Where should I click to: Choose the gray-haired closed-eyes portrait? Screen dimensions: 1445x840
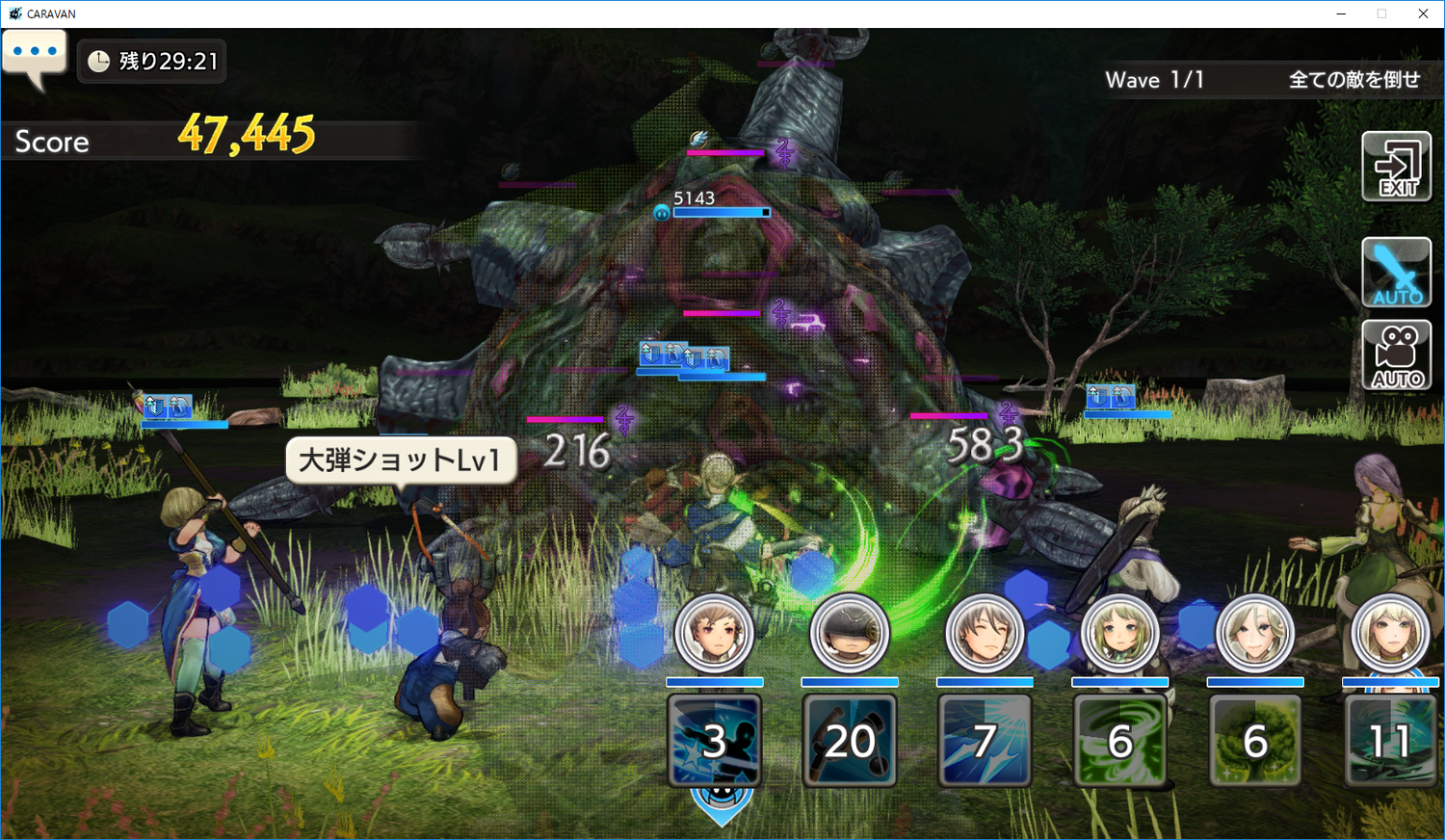click(x=985, y=633)
